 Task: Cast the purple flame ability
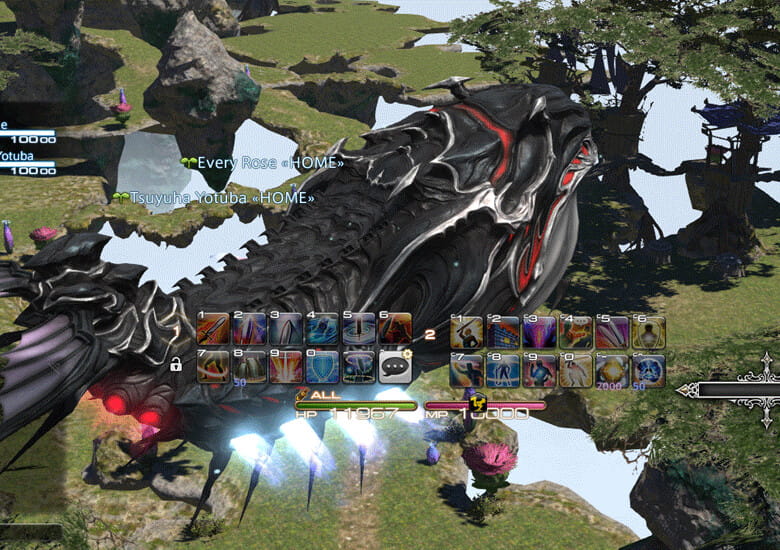539,333
